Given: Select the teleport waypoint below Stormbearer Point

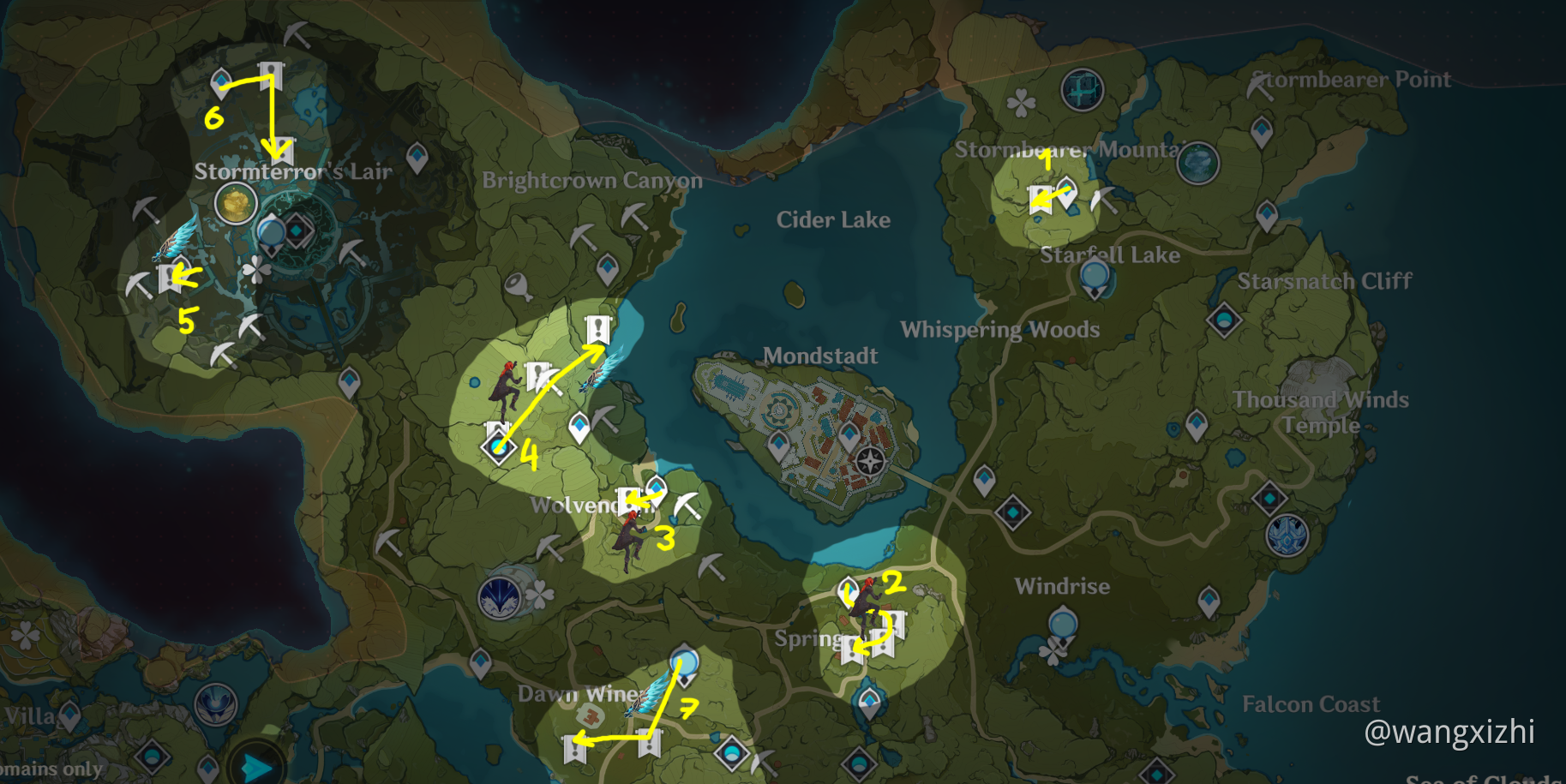Looking at the screenshot, I should (1262, 132).
